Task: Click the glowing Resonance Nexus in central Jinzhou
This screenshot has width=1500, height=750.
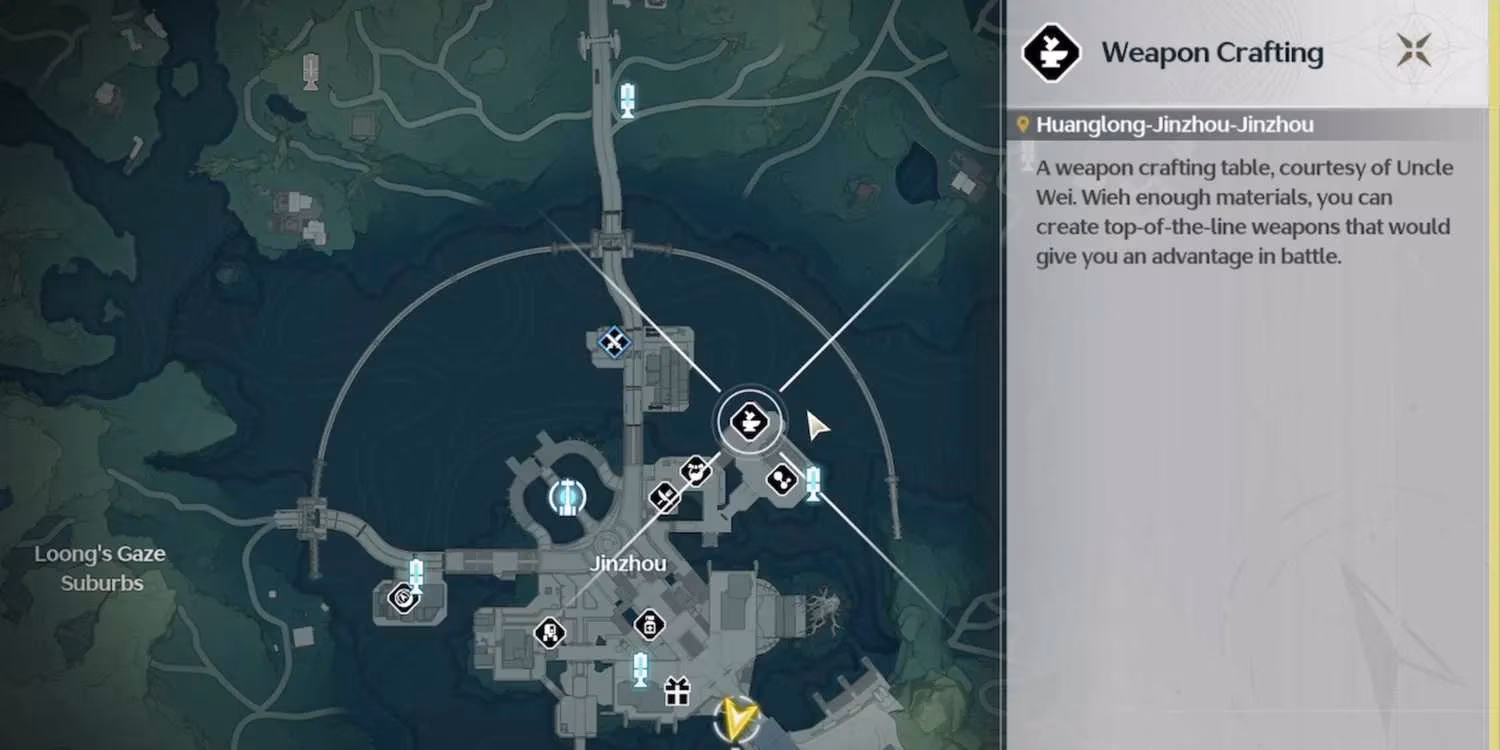Action: (x=566, y=497)
